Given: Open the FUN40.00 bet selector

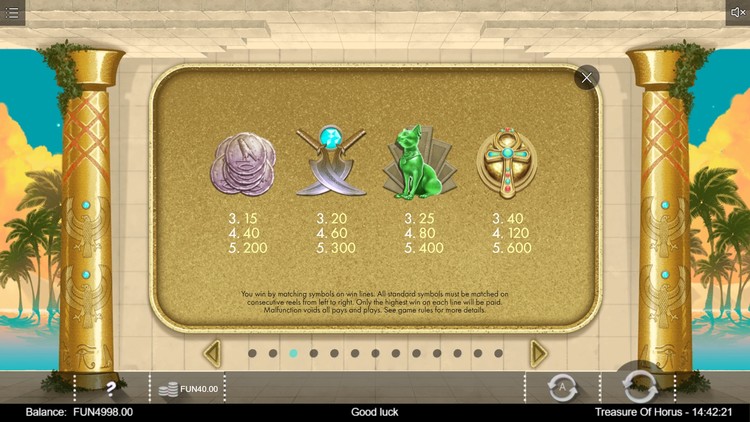Looking at the screenshot, I should click(x=188, y=388).
